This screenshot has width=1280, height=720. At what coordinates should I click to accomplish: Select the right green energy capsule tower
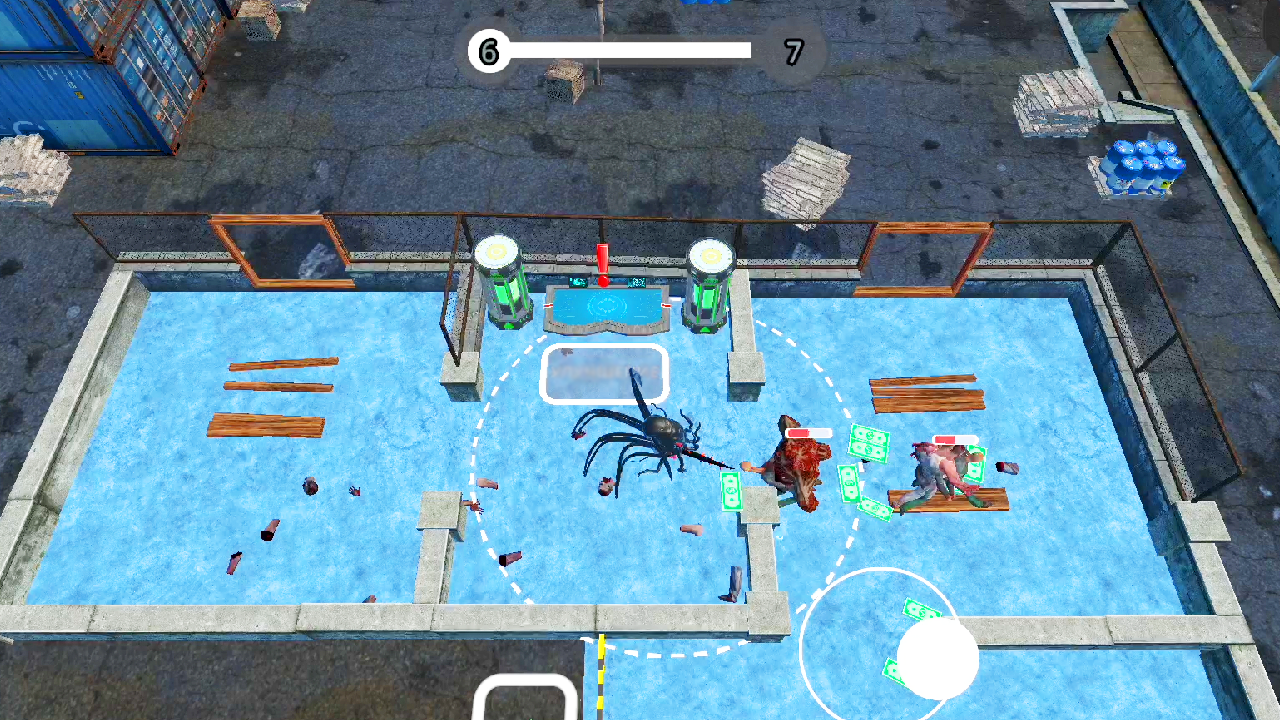(x=707, y=288)
